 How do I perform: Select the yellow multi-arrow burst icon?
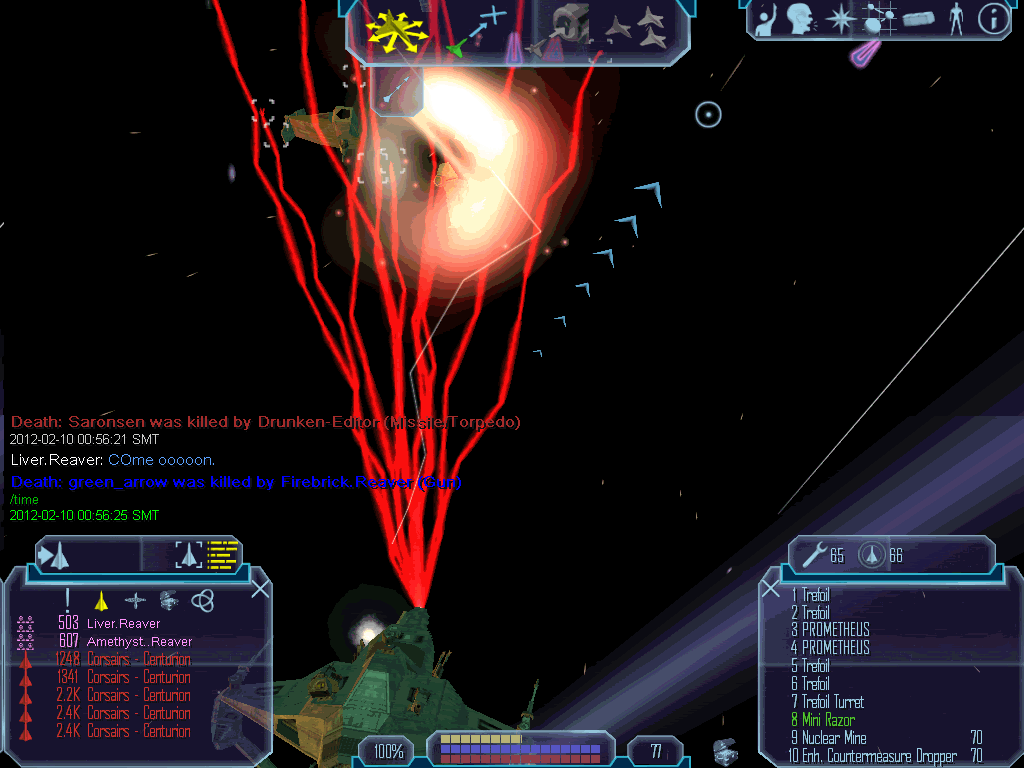click(x=397, y=30)
